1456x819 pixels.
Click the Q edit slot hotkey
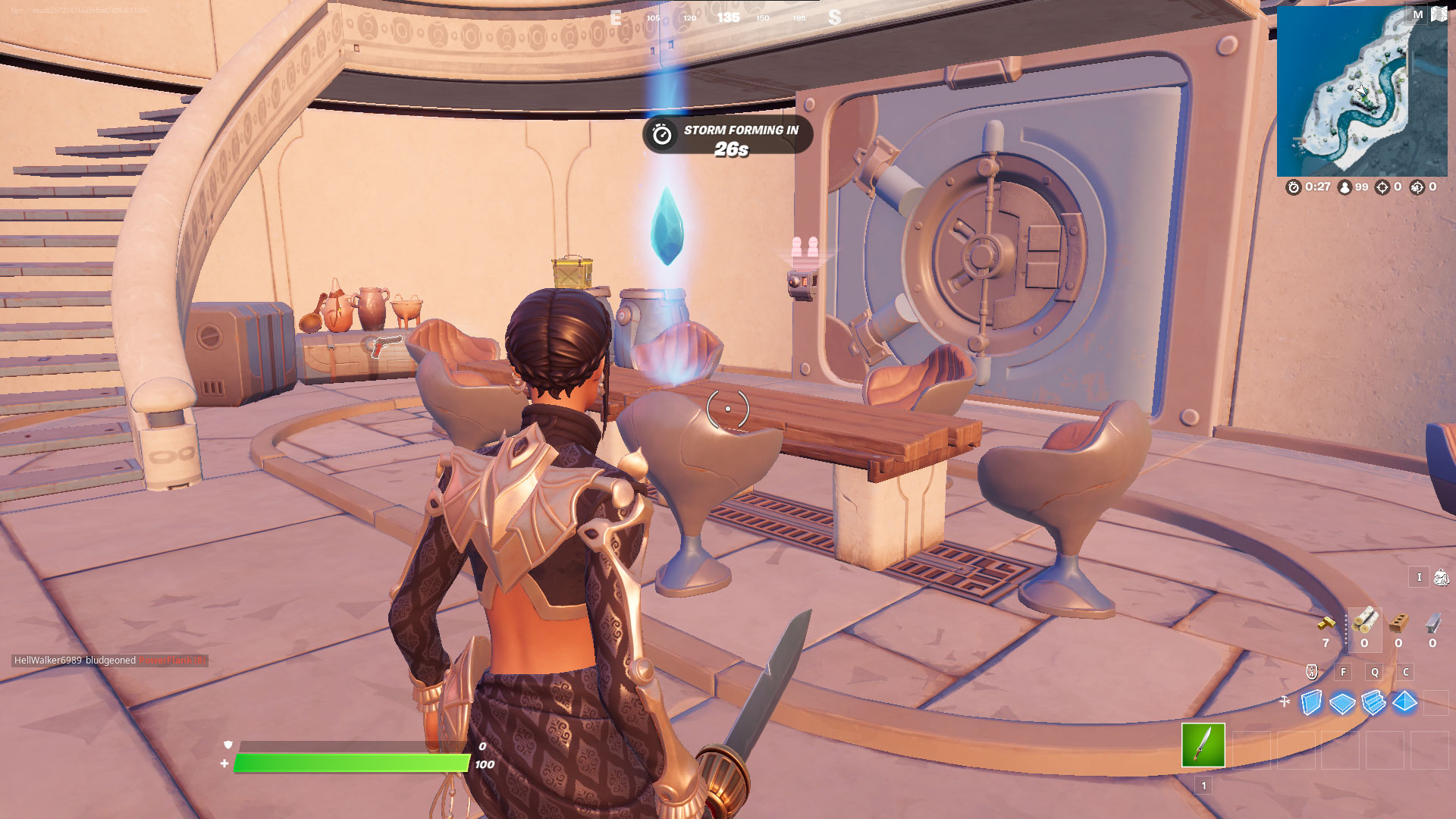[1375, 672]
